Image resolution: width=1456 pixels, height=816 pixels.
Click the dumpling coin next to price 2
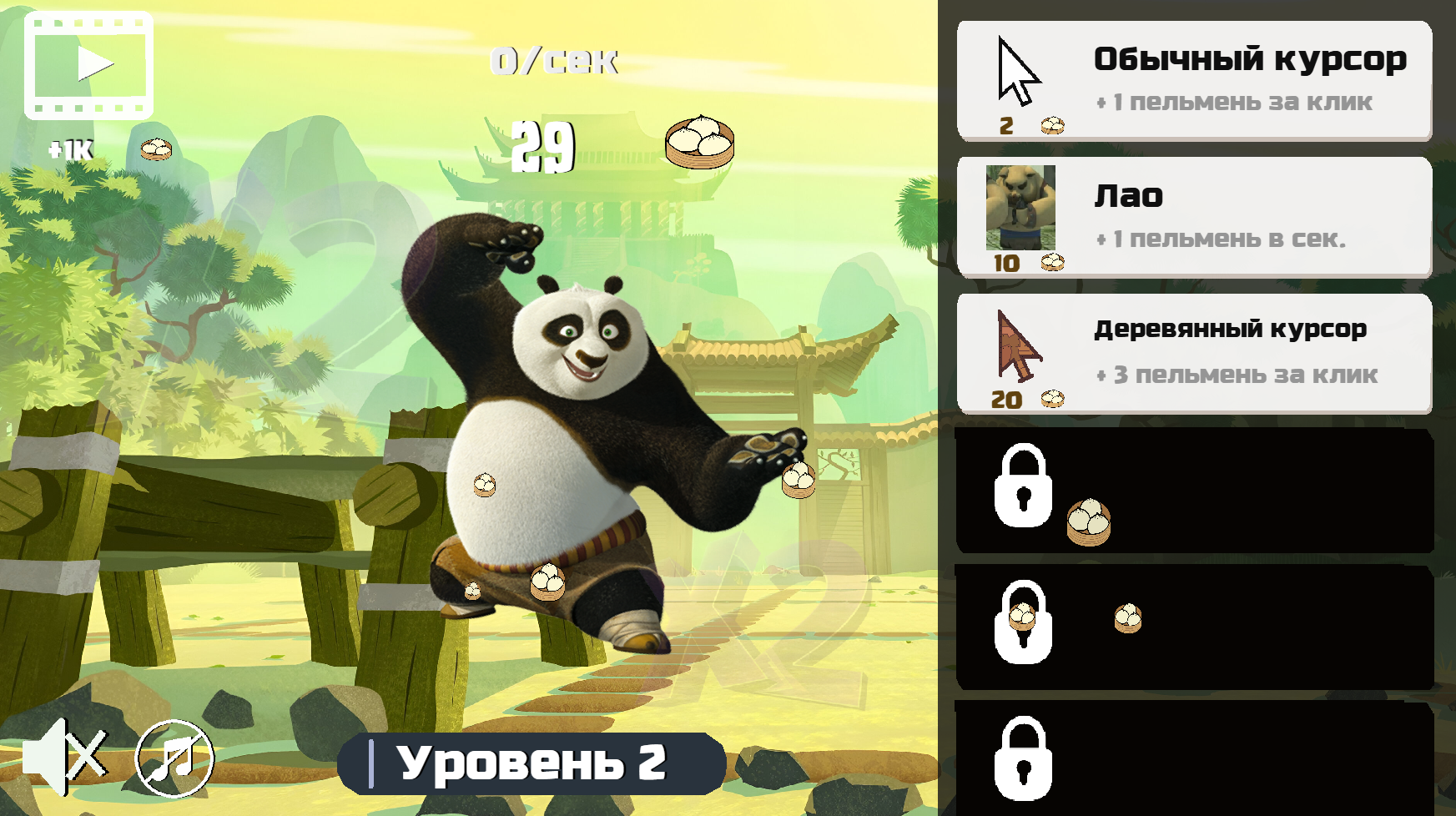[1052, 125]
